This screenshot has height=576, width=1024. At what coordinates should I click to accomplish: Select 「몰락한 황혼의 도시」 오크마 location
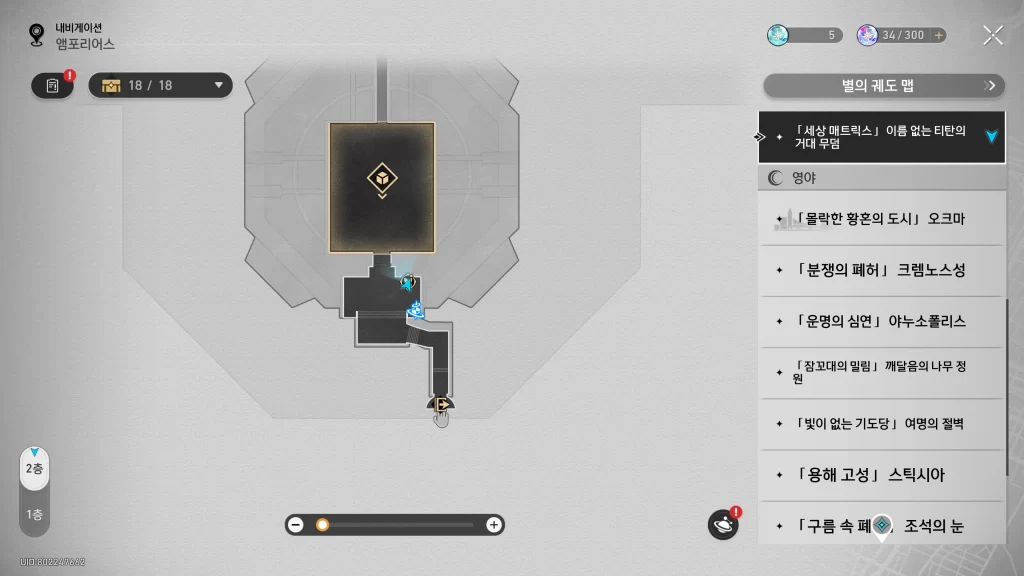point(880,219)
